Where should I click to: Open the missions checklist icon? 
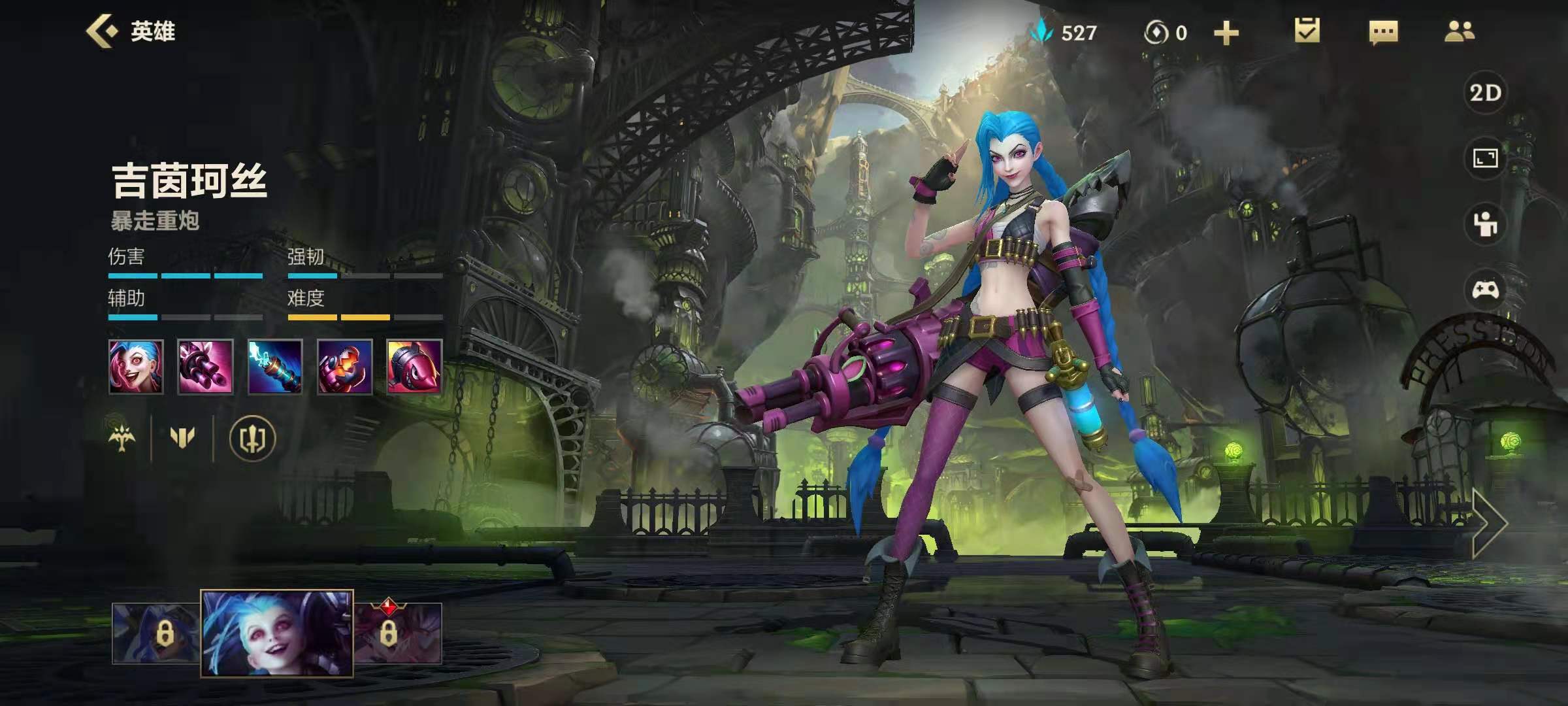coord(1307,31)
